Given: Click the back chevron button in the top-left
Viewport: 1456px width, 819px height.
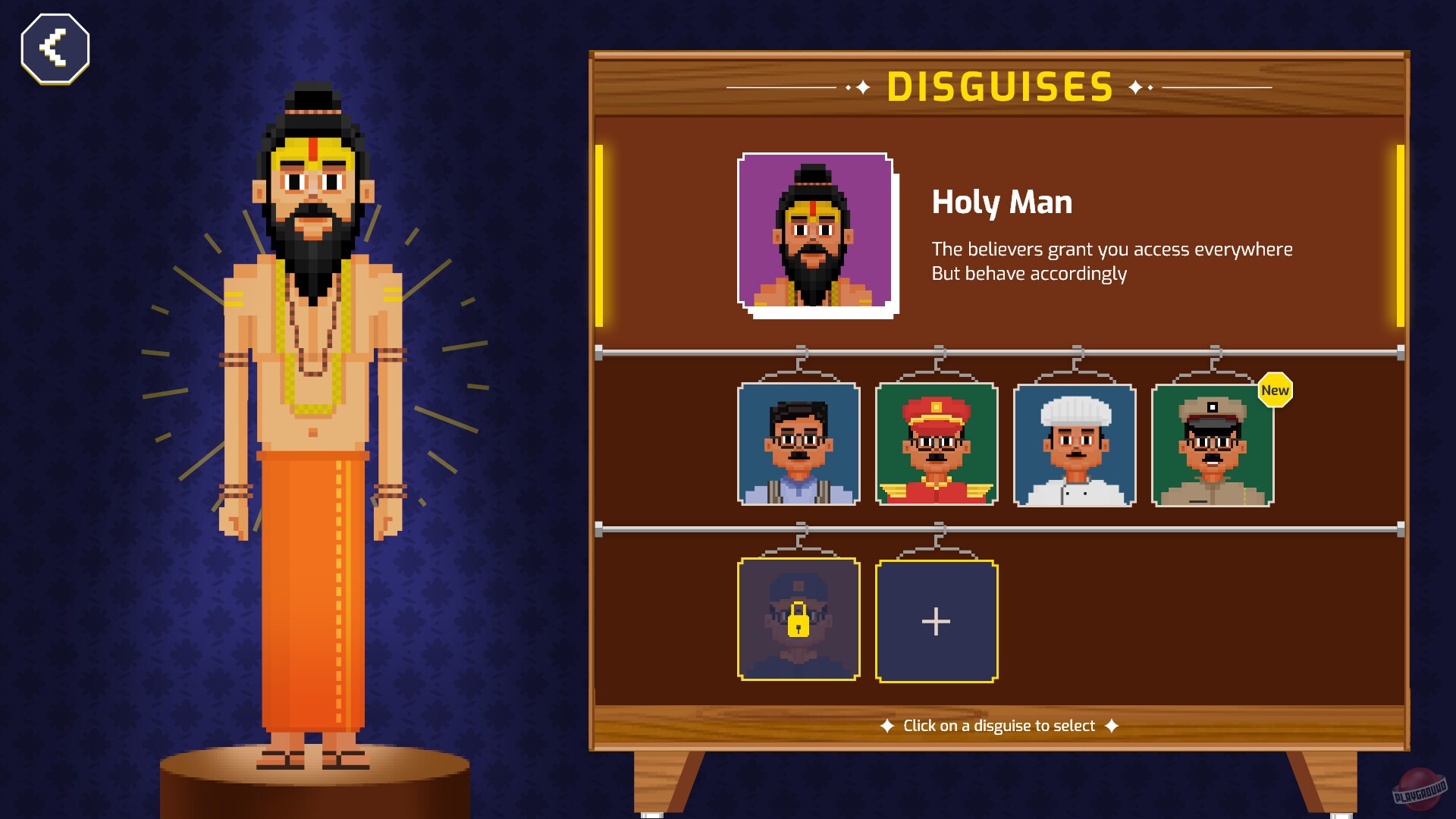Looking at the screenshot, I should 54,47.
